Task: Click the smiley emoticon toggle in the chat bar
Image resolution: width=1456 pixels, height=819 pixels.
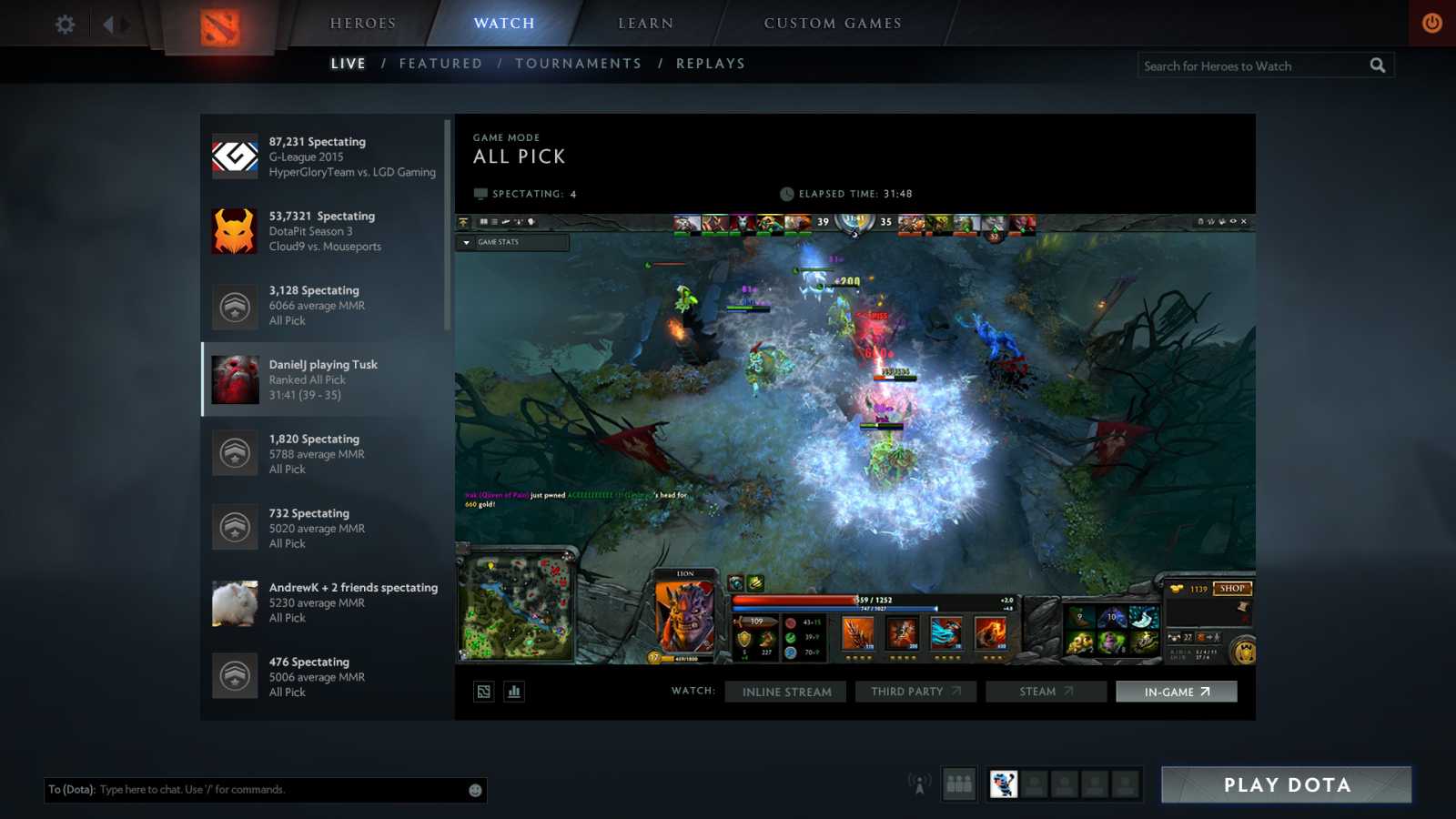Action: [474, 790]
